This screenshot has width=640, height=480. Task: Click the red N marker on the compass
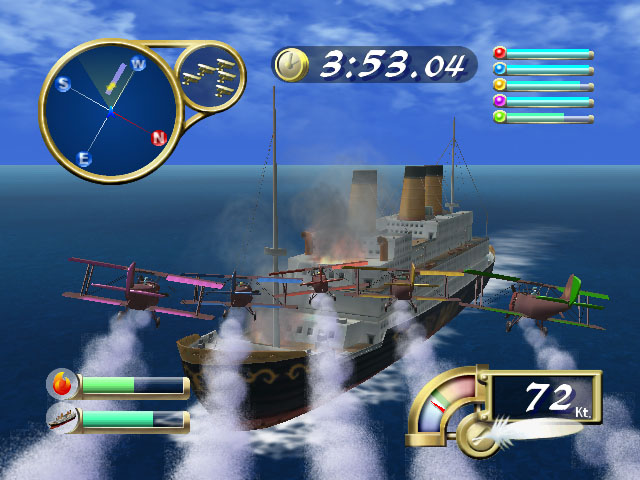(157, 138)
